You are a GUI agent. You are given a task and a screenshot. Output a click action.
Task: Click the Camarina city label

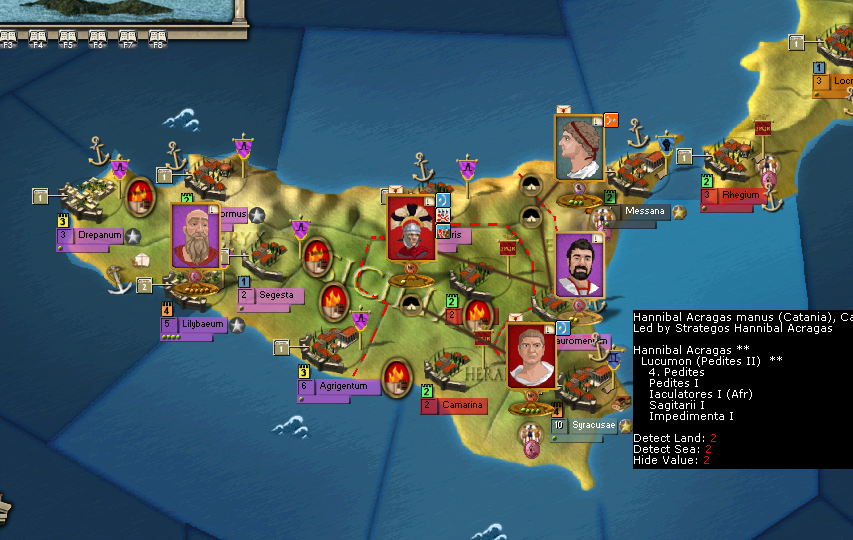point(458,405)
